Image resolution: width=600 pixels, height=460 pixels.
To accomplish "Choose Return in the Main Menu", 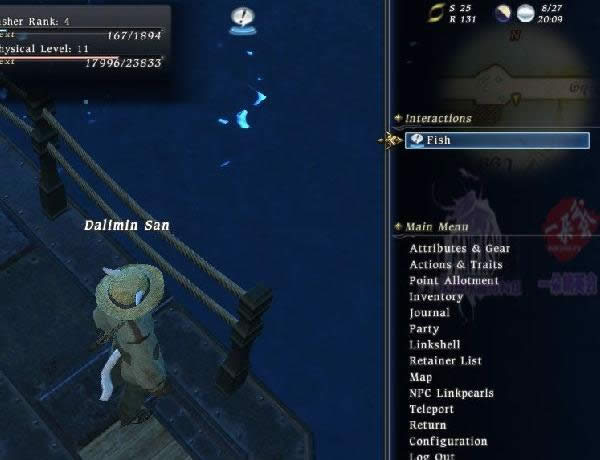I will click(428, 425).
